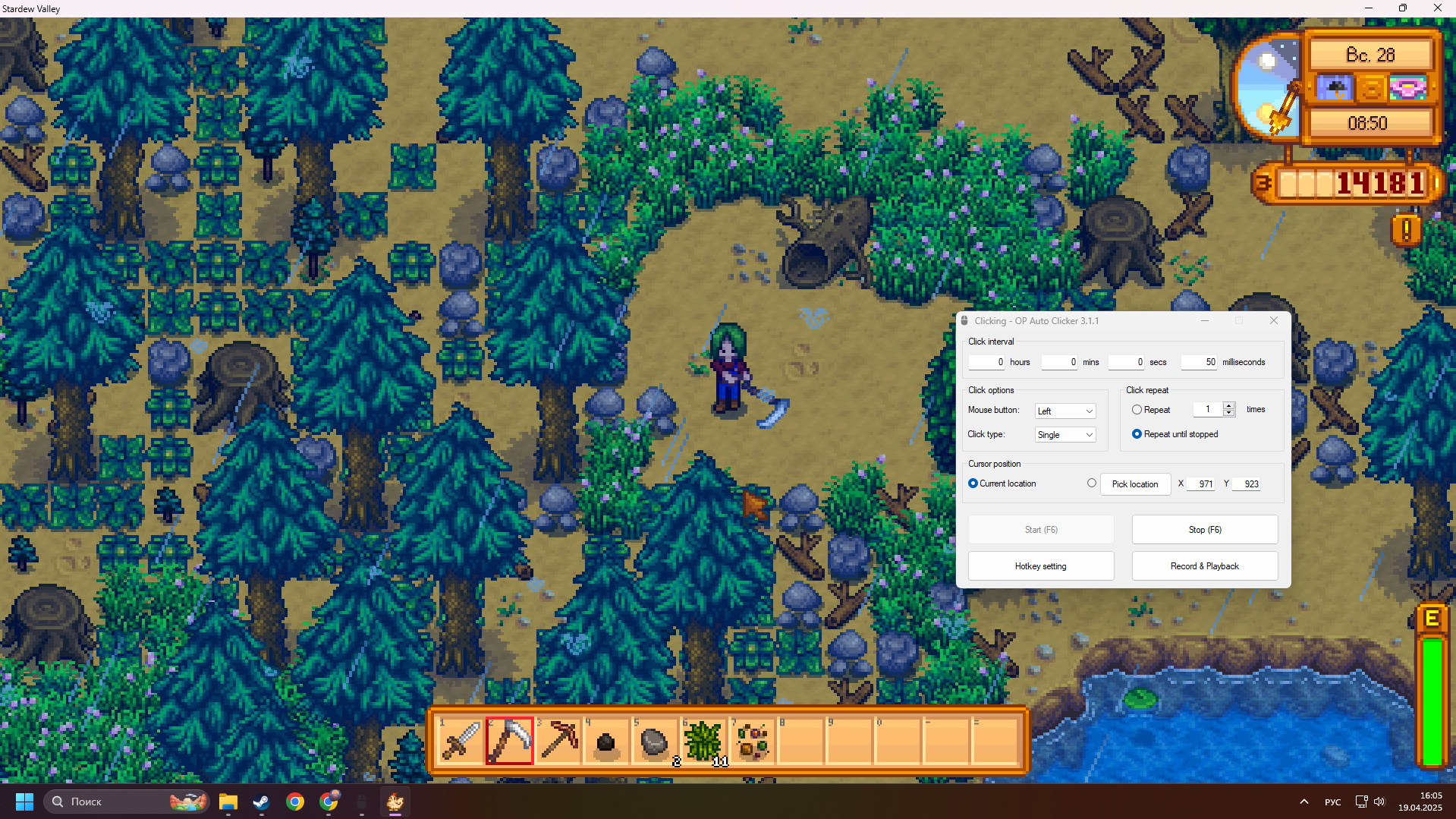
Task: Select the coal hotbar slot
Action: 606,740
